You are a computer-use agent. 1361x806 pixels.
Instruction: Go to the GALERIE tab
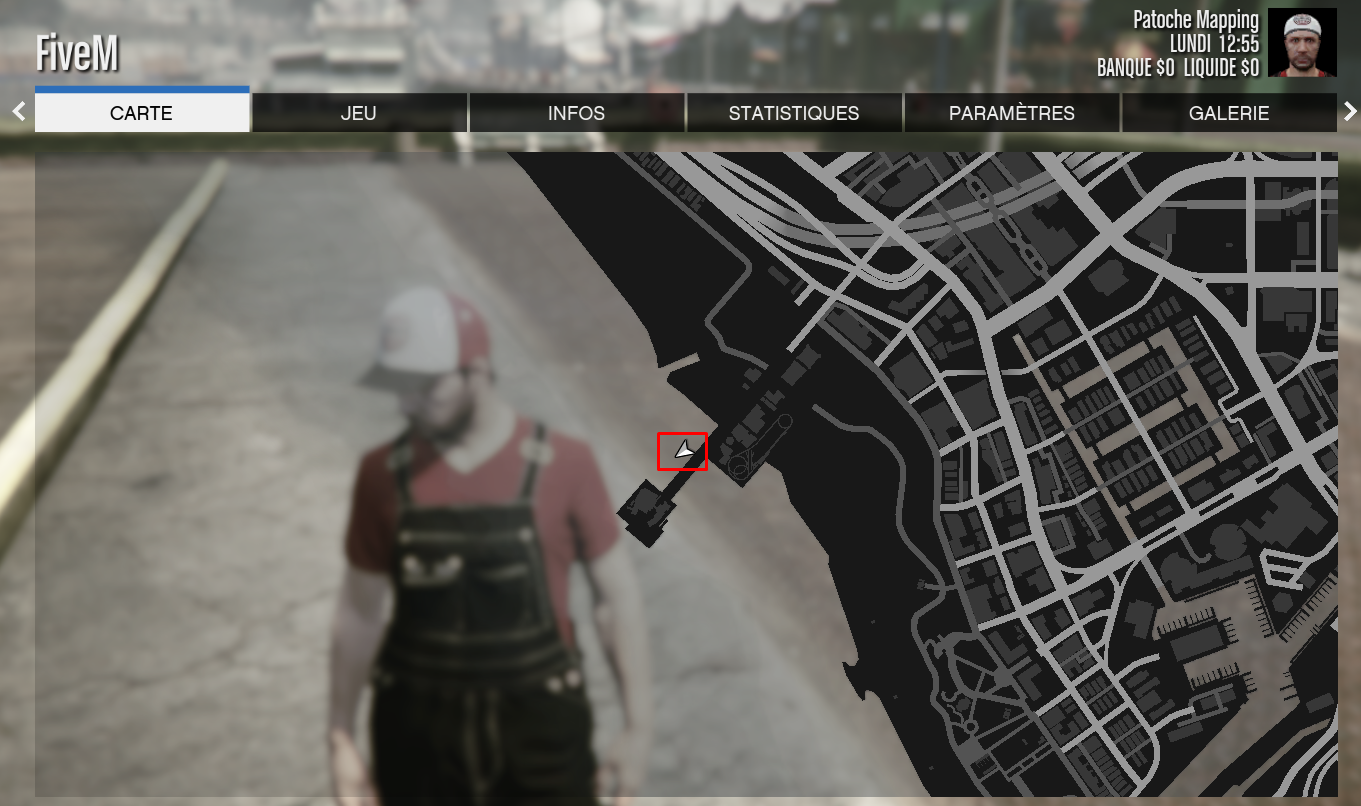pos(1229,113)
